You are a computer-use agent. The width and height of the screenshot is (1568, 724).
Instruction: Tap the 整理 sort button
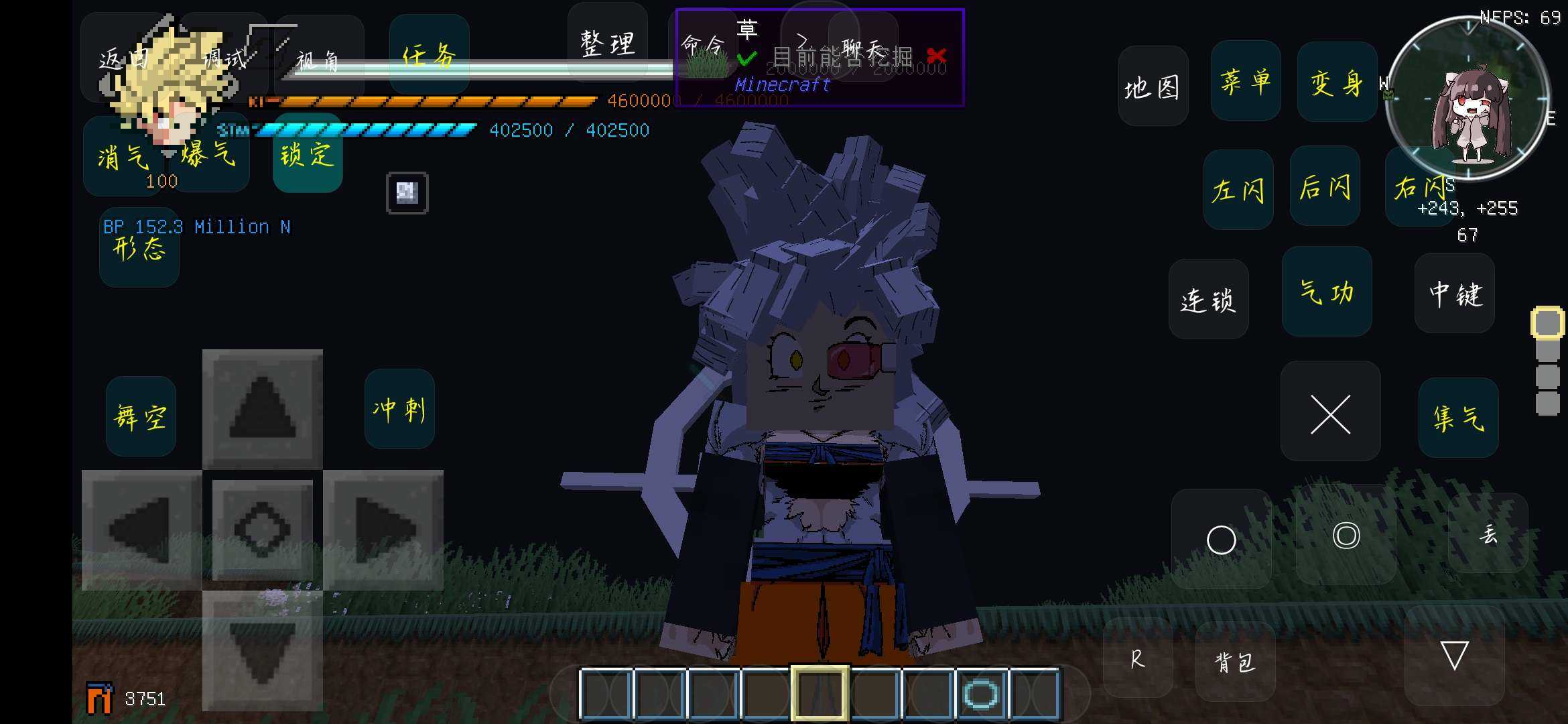click(x=607, y=43)
